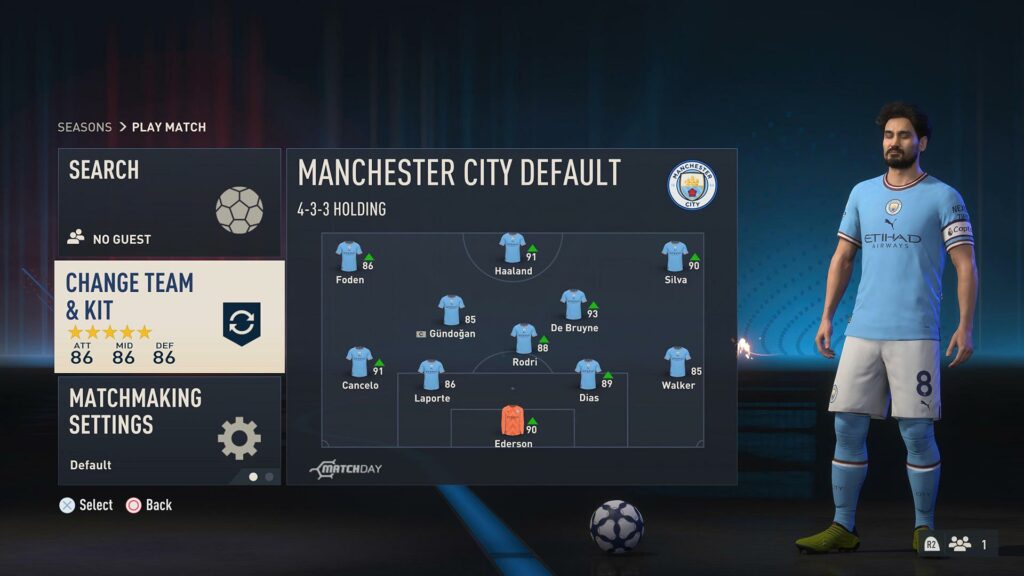
Task: Pick Silva on the right wing
Action: [x=675, y=256]
